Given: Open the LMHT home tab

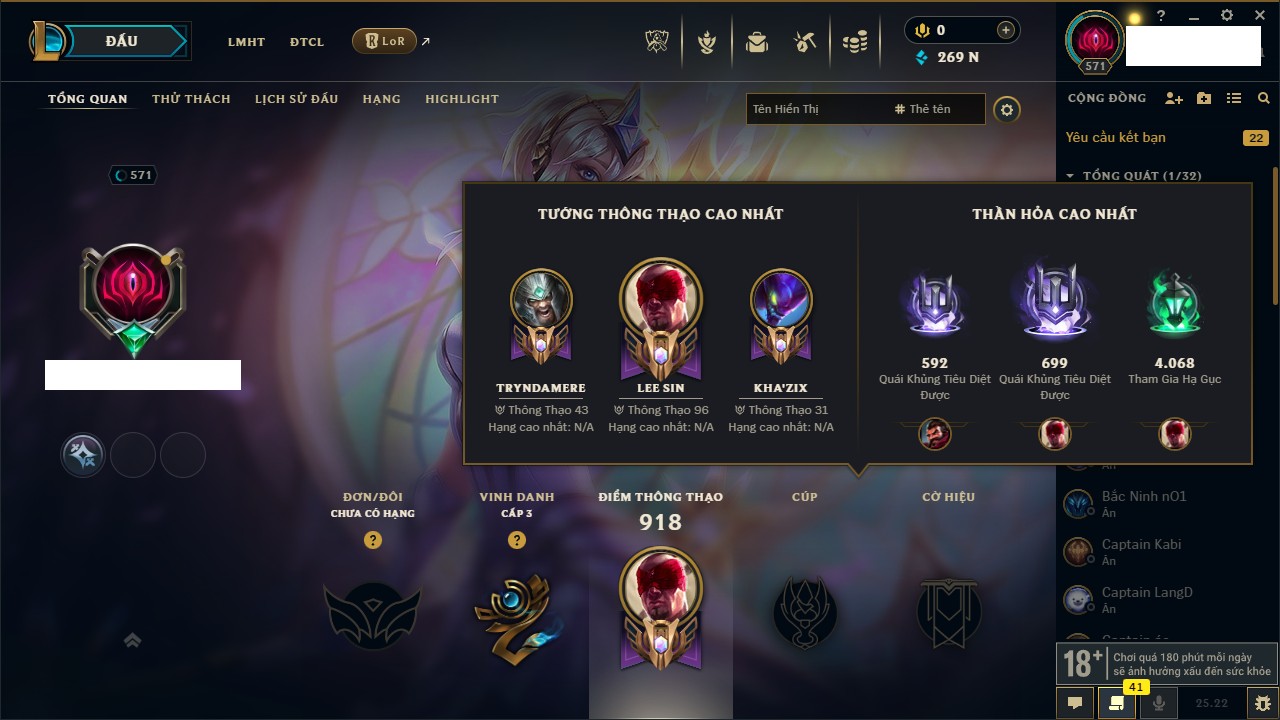Looking at the screenshot, I should point(246,42).
